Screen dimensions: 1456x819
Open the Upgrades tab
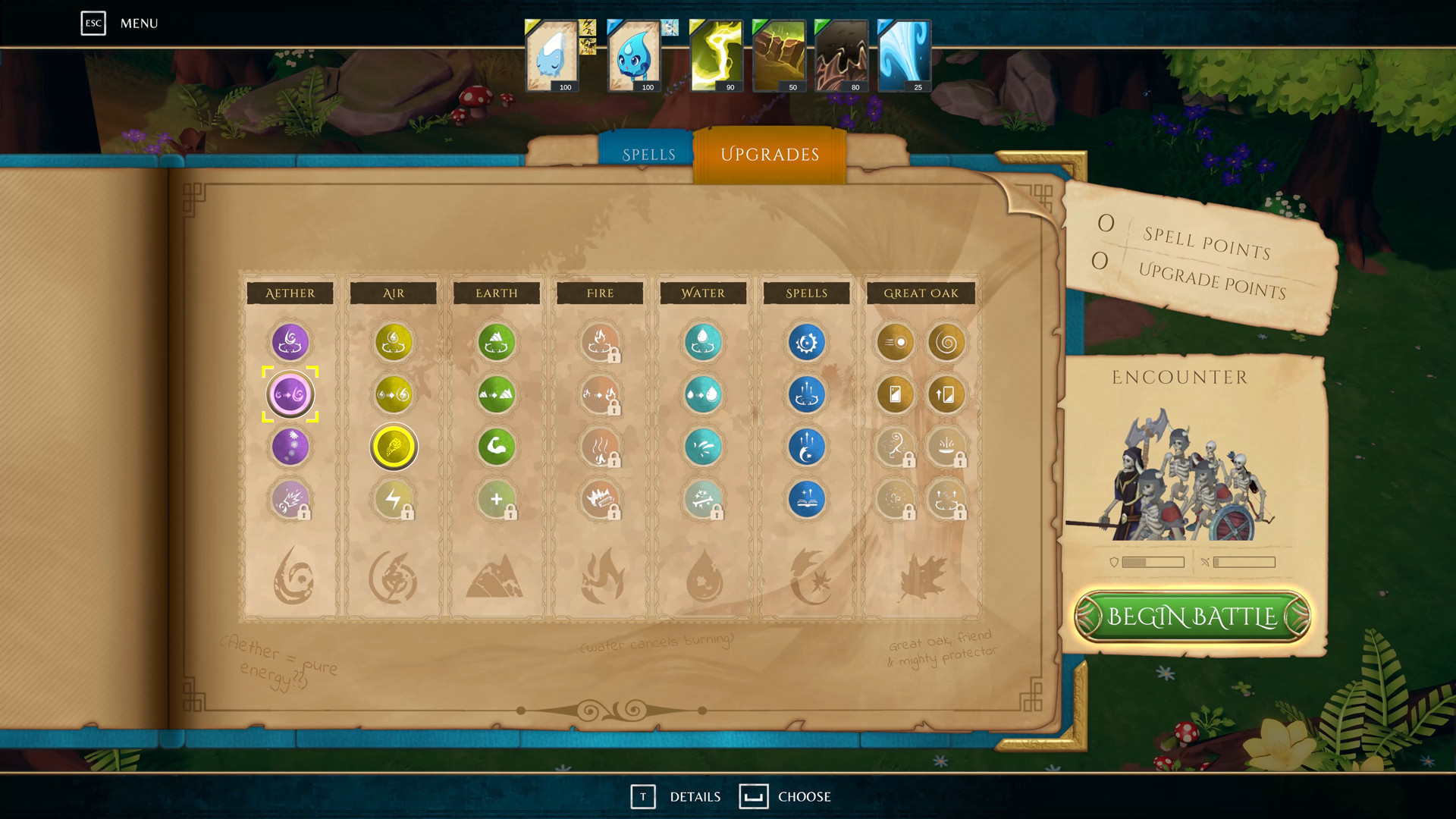click(769, 154)
